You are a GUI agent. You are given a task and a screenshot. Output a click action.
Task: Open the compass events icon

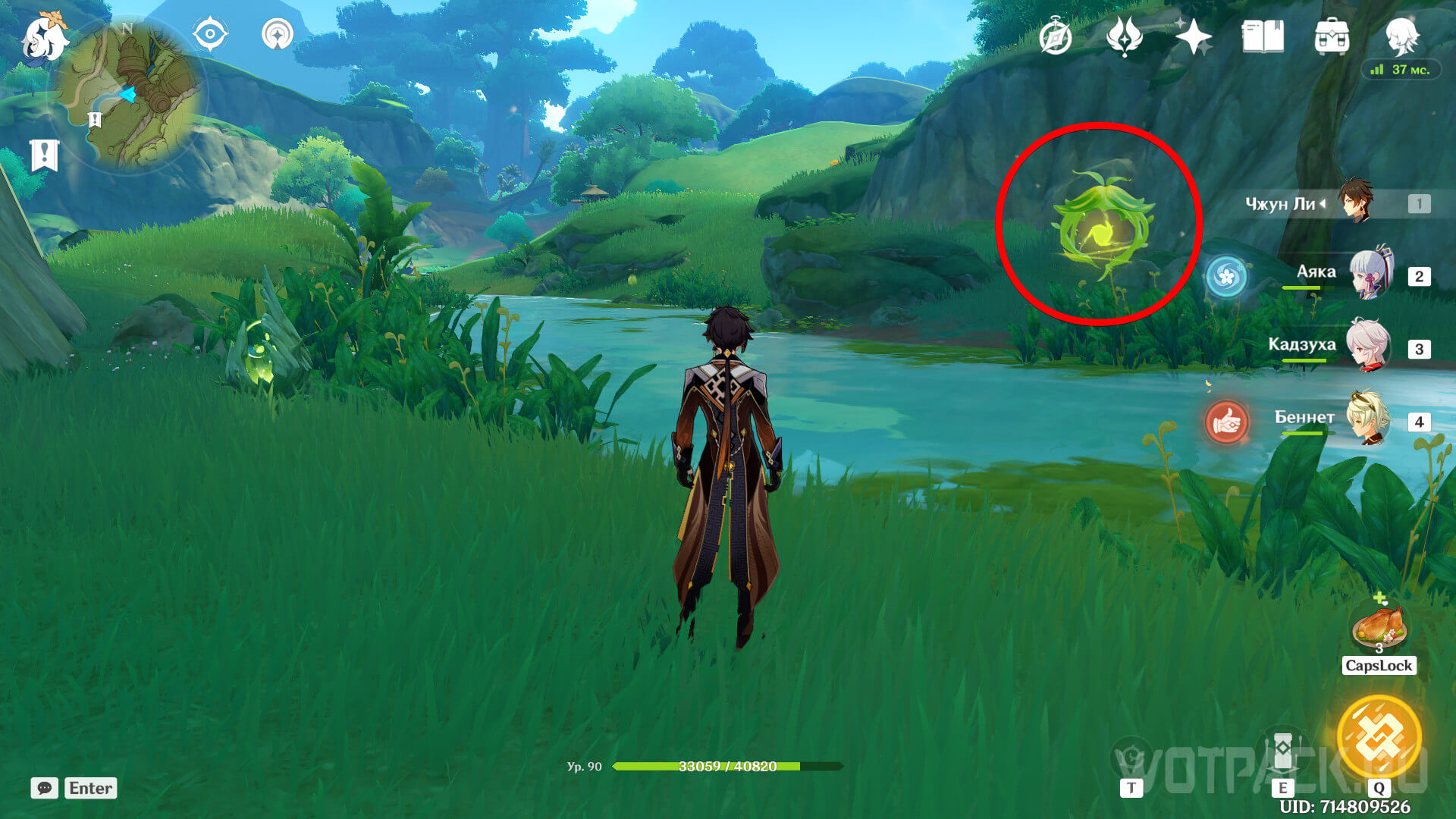[1055, 37]
